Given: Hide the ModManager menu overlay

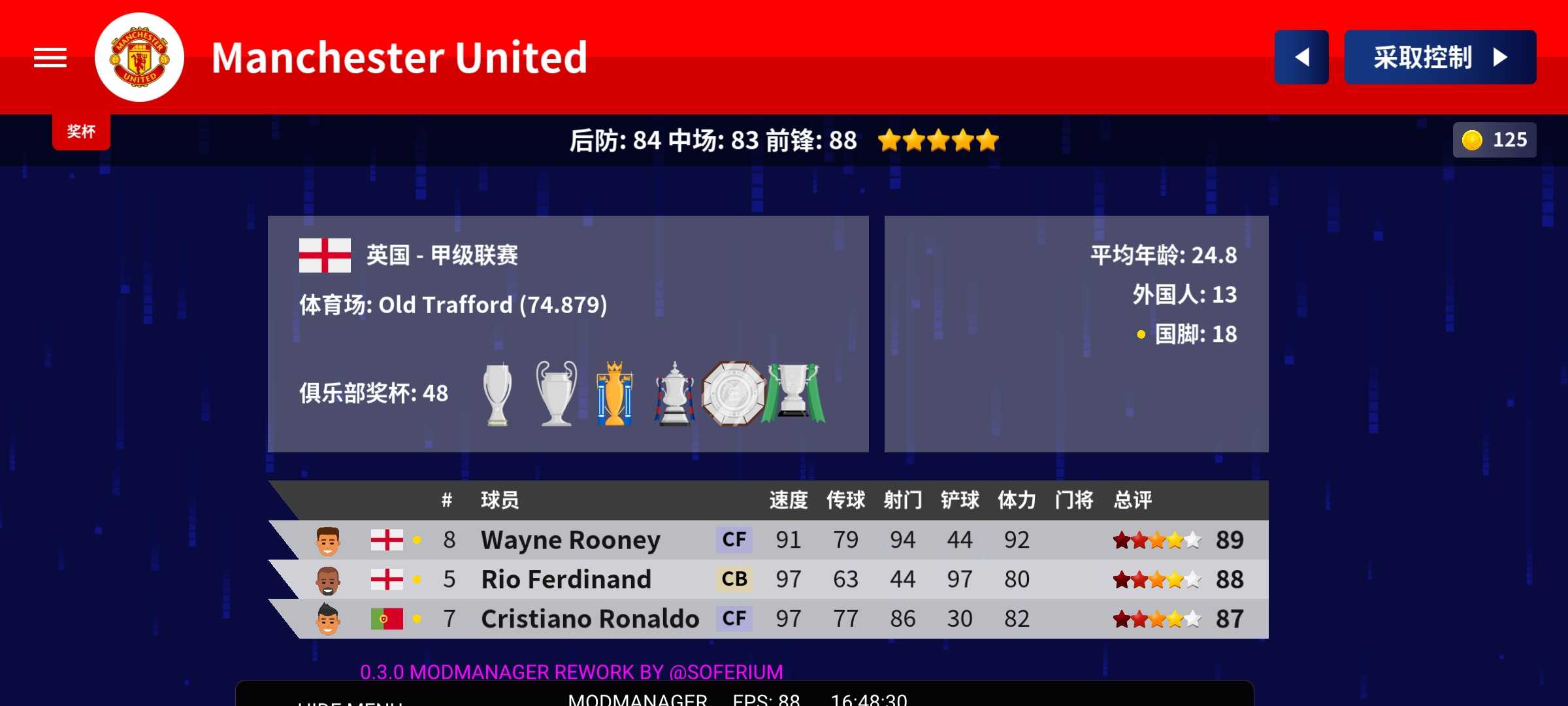Looking at the screenshot, I should coord(350,701).
